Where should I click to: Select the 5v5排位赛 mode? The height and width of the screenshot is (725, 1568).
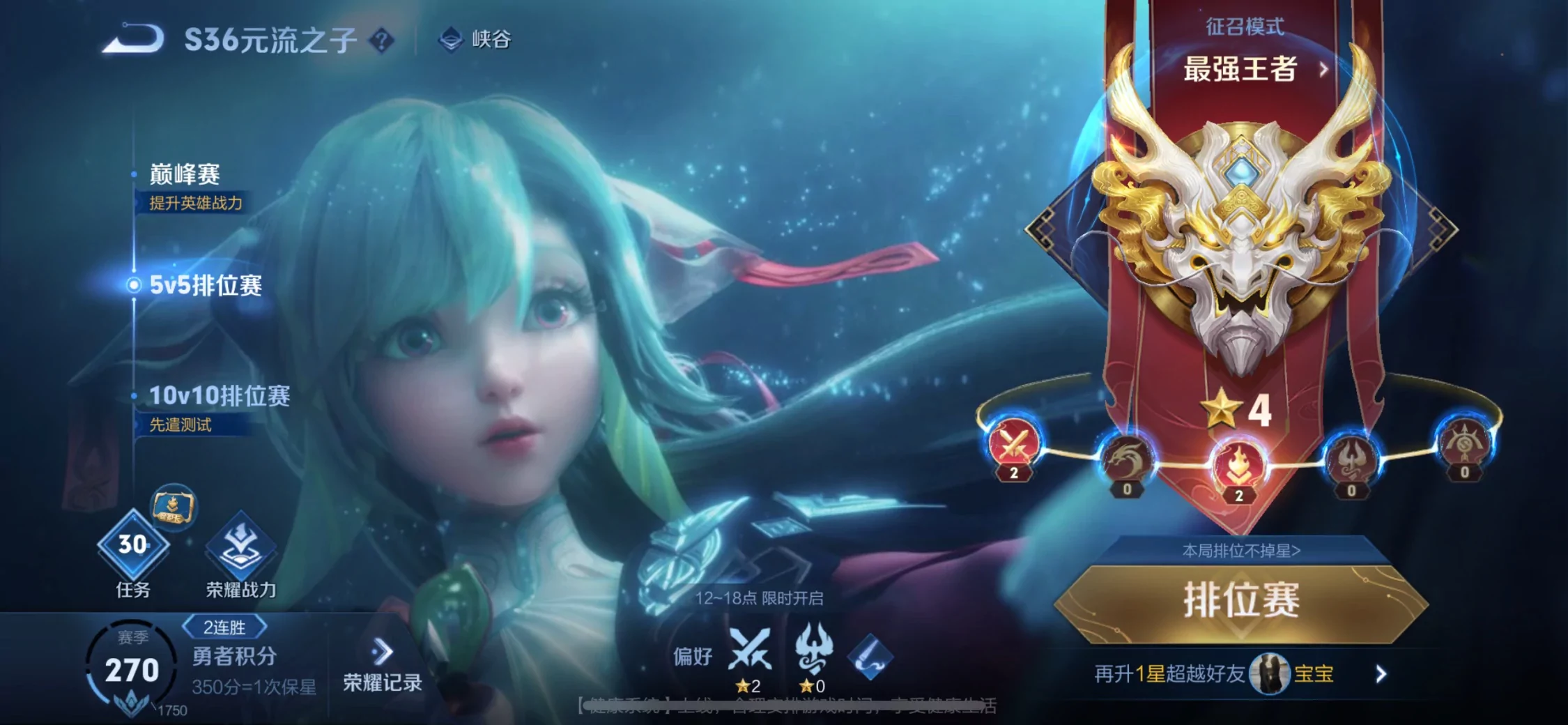coord(206,285)
